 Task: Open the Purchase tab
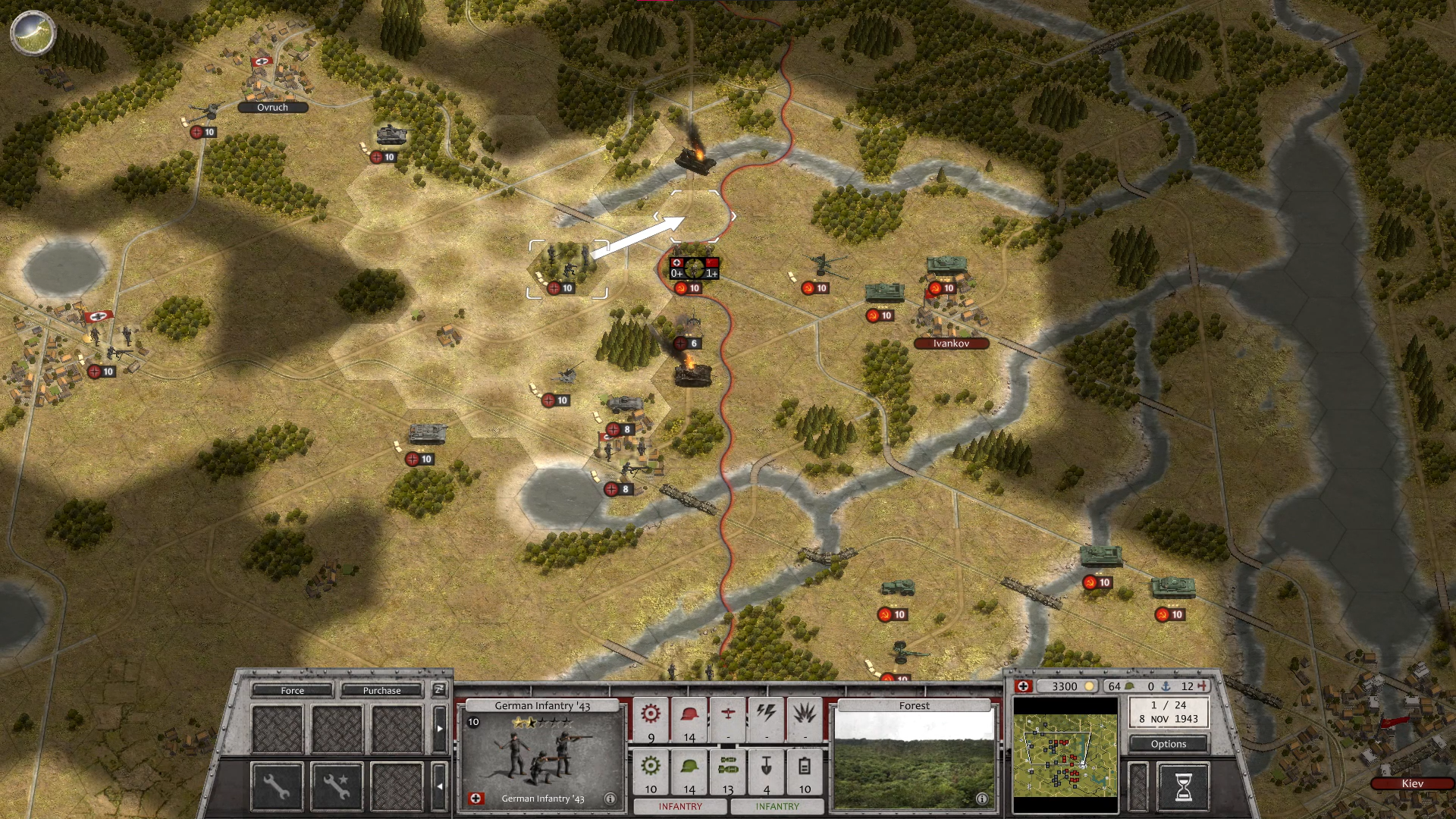381,690
